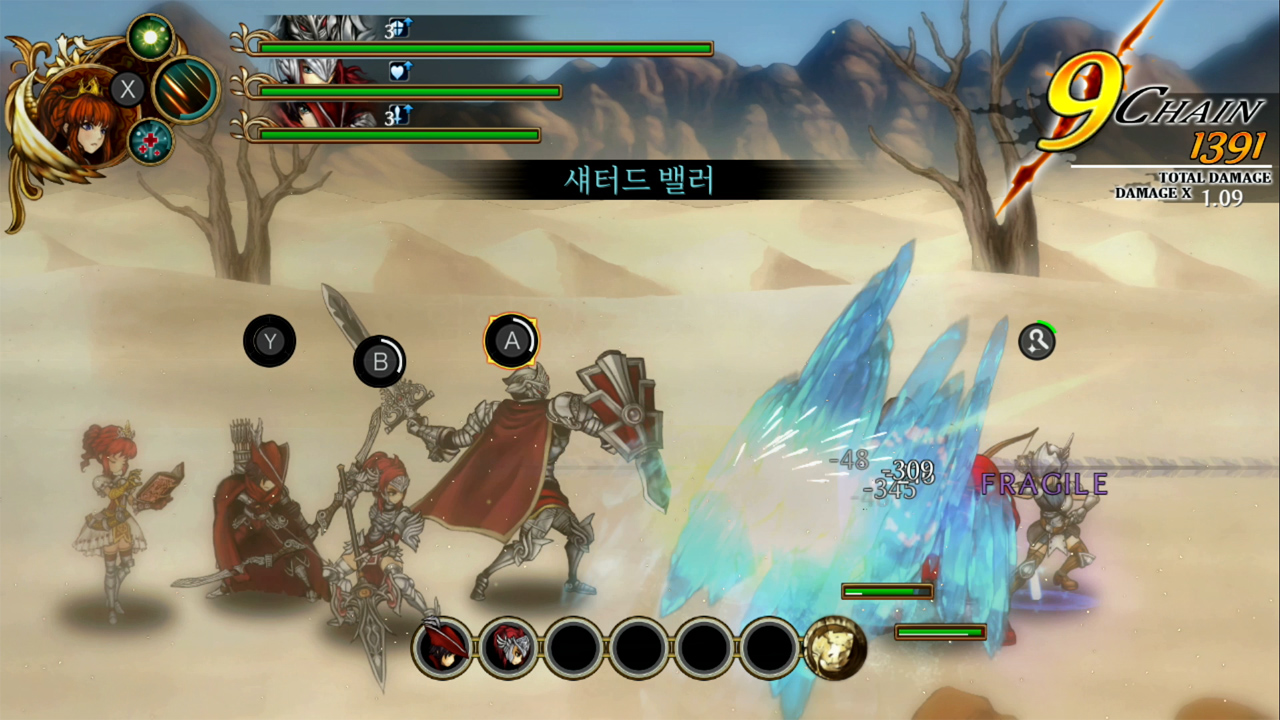Image resolution: width=1280 pixels, height=720 pixels.
Task: Use the red cross healing spell
Action: tap(151, 141)
